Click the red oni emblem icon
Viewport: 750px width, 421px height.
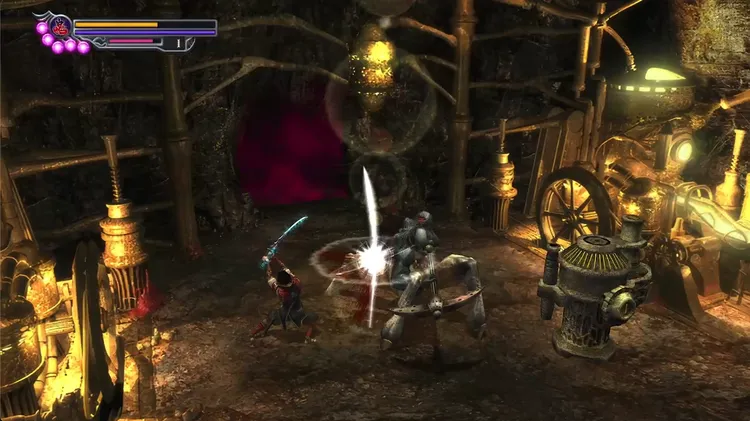pos(60,27)
